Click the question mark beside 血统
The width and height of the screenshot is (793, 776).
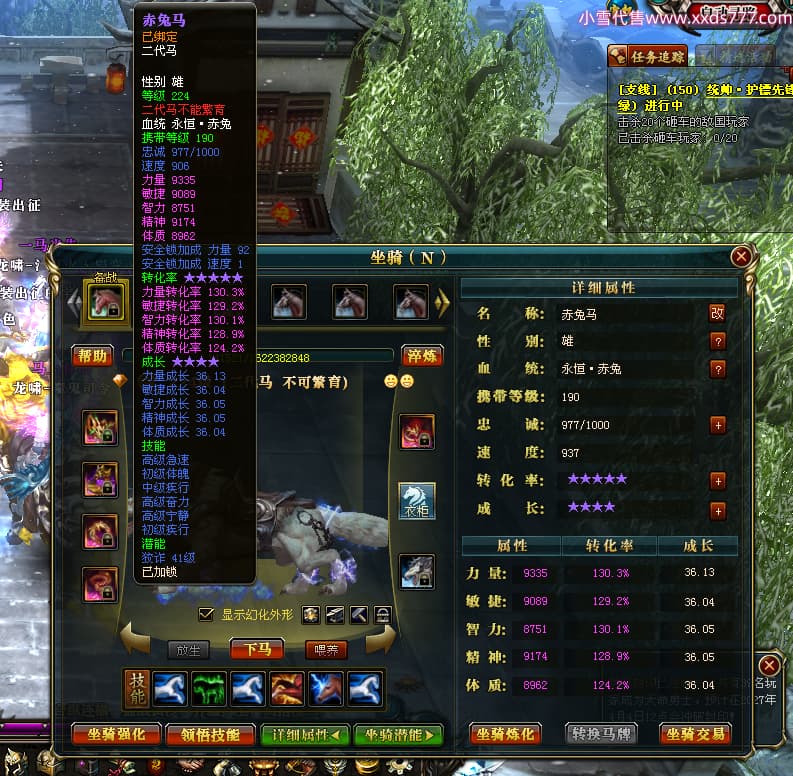(716, 369)
